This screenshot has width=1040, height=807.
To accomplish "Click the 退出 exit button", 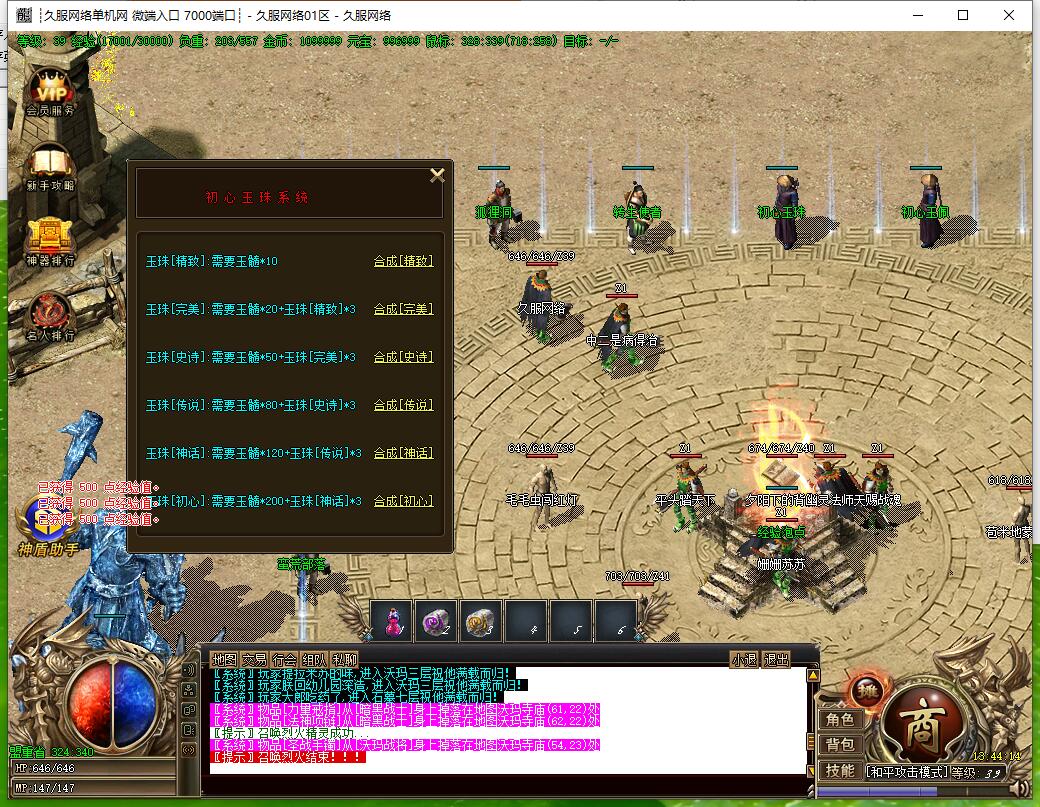I will pos(776,660).
